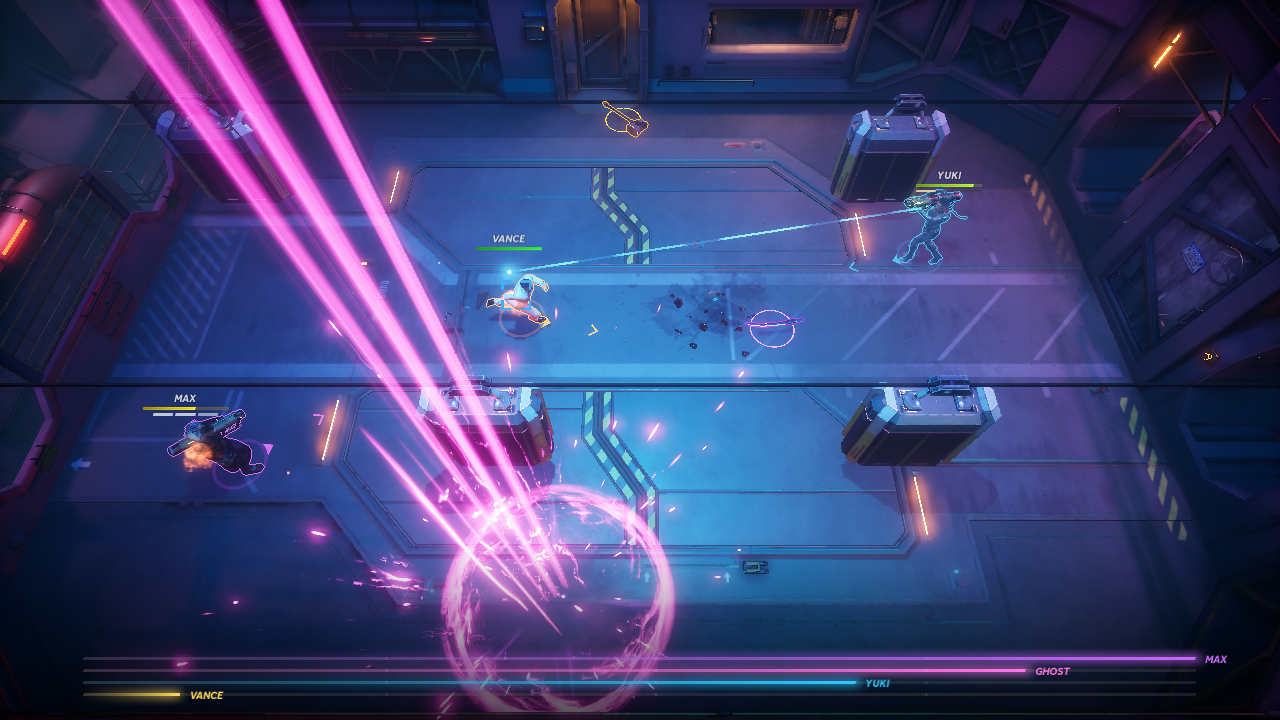Click Yuki's cyan score progress bar
This screenshot has height=720, width=1280.
pos(600,683)
